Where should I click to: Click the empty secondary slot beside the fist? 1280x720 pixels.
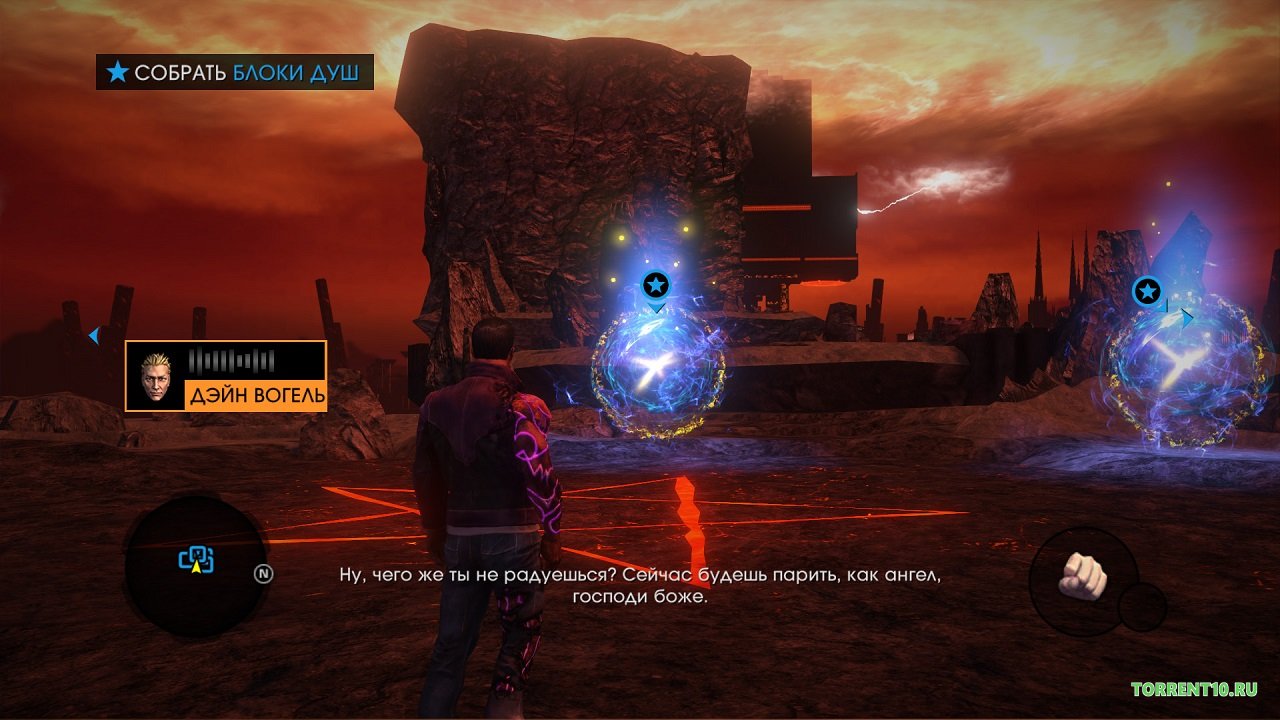[1142, 607]
